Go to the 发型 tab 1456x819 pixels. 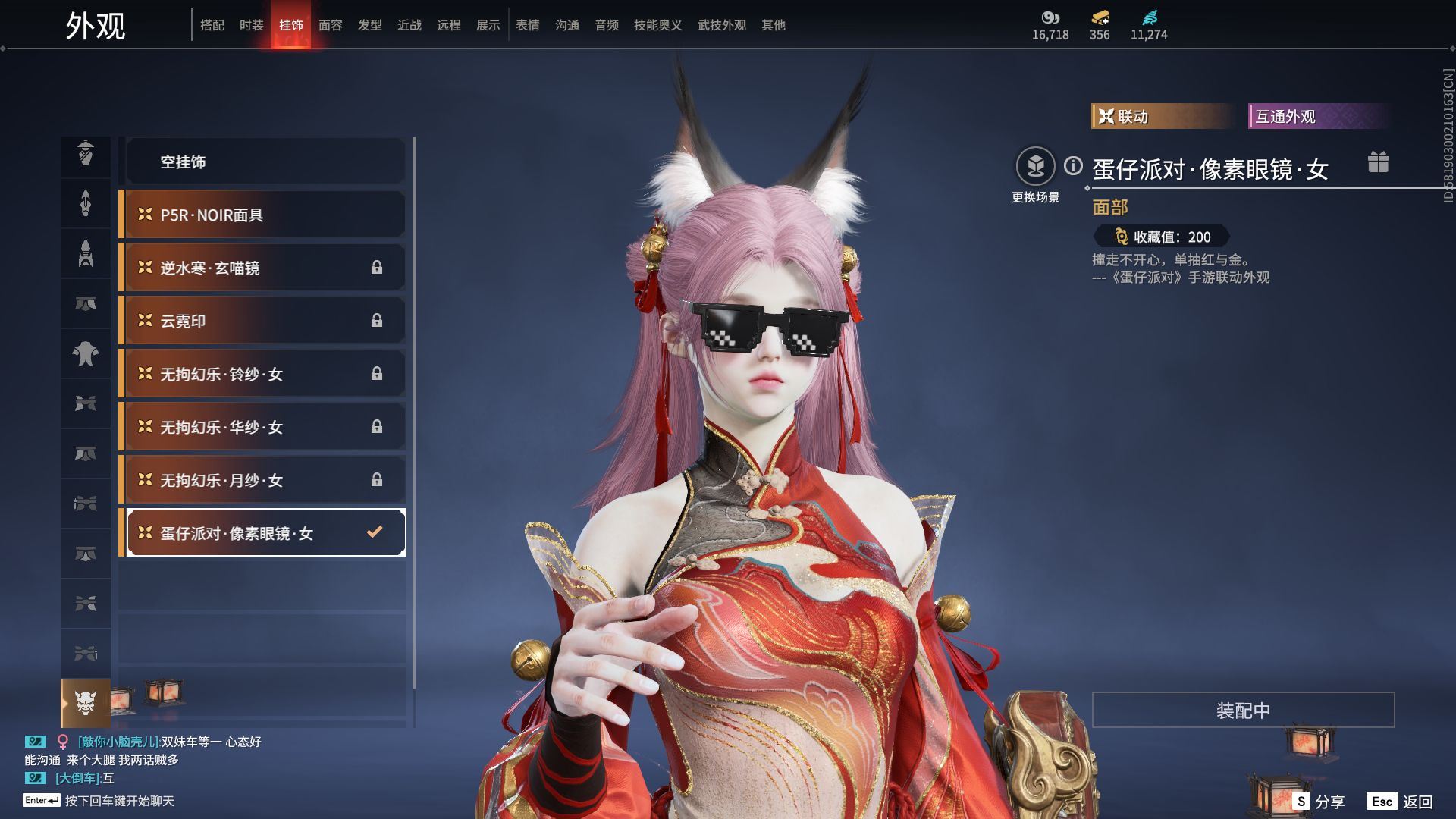pos(369,25)
